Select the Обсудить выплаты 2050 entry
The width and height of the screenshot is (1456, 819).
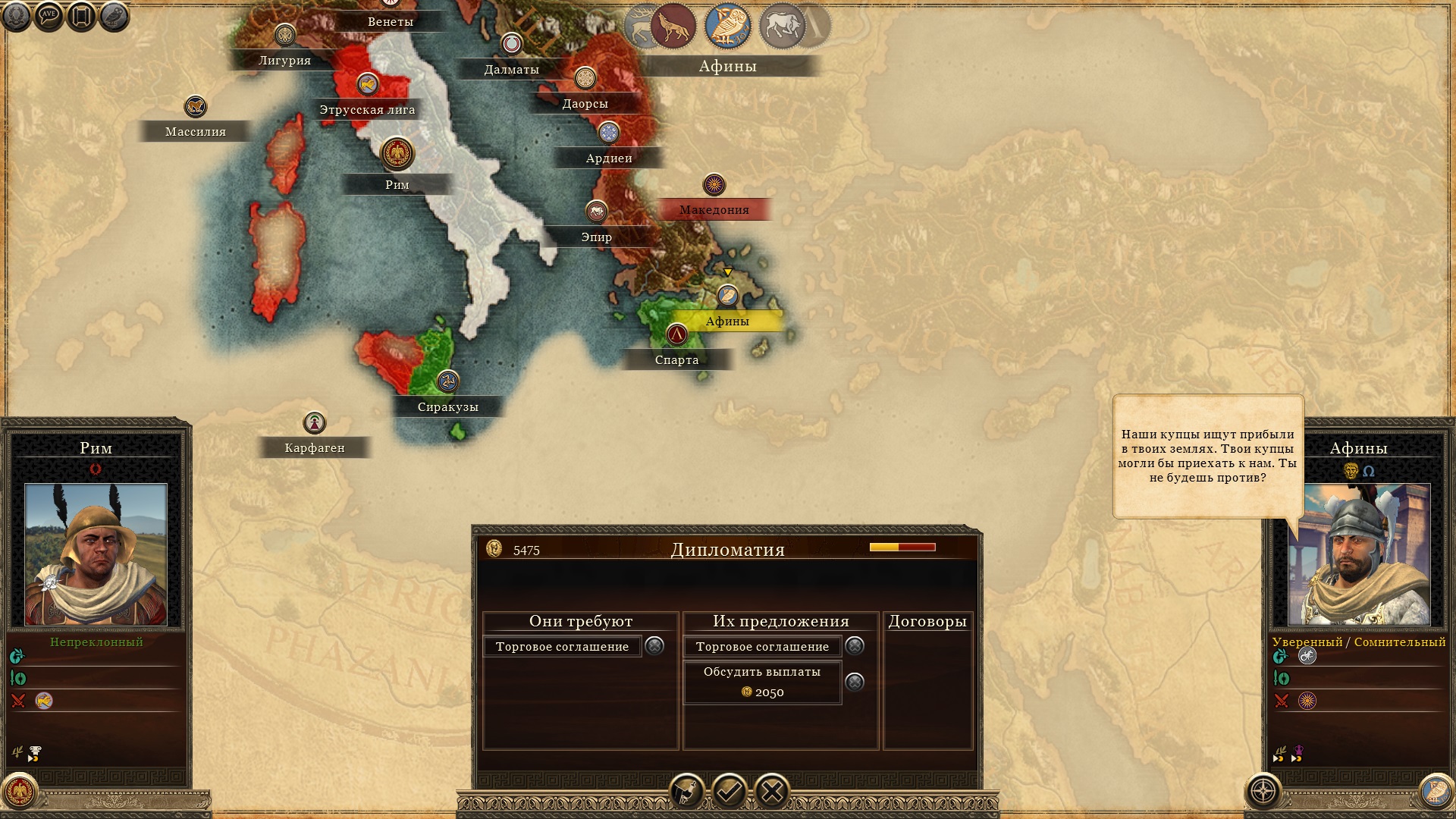(762, 682)
